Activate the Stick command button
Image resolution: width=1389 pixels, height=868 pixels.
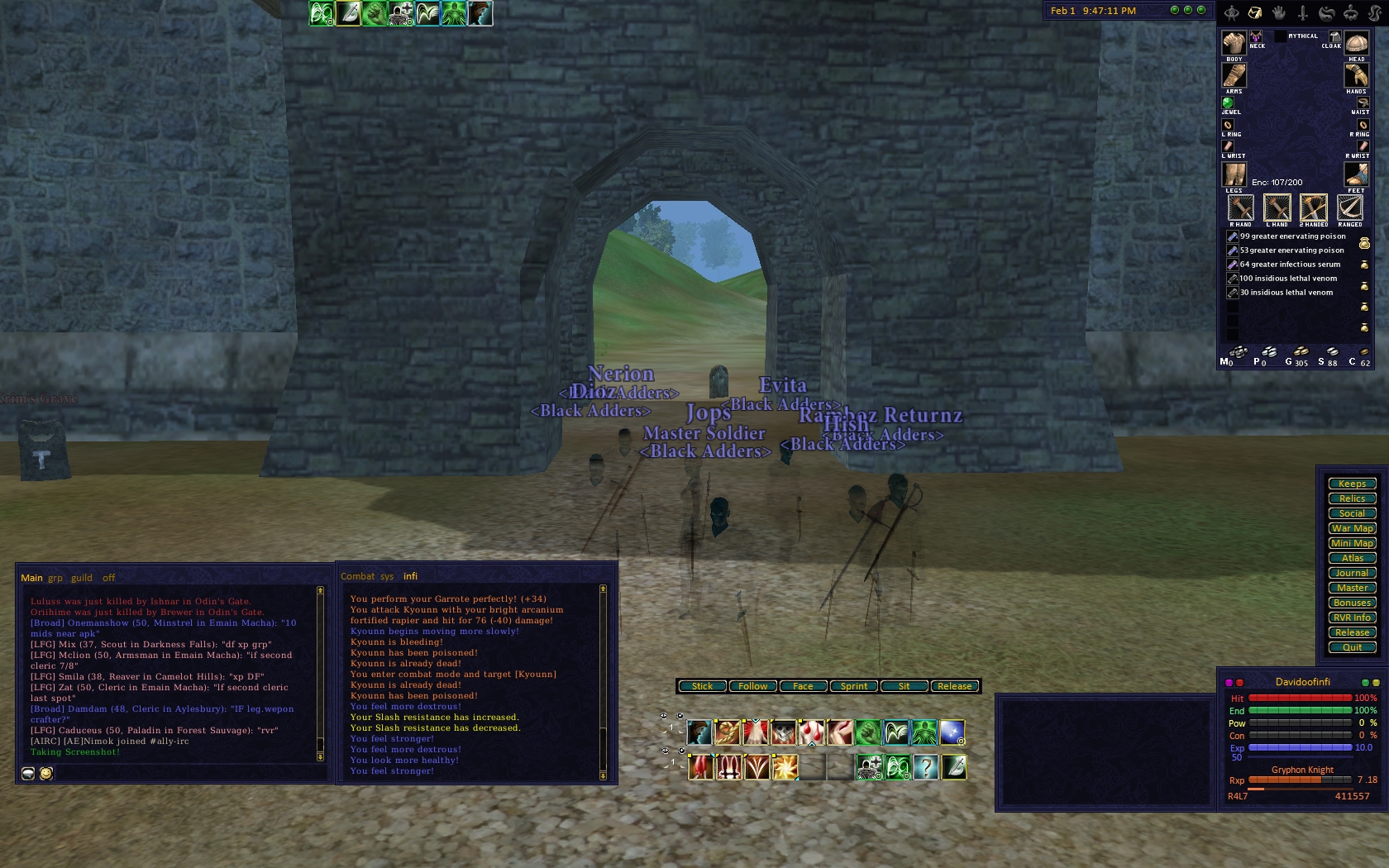702,686
